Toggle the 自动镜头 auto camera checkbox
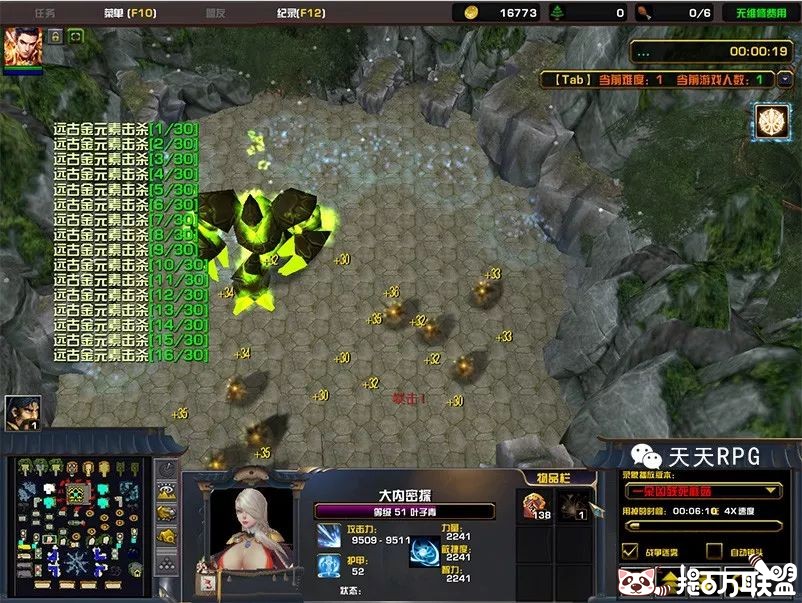The width and height of the screenshot is (802, 603). point(714,551)
